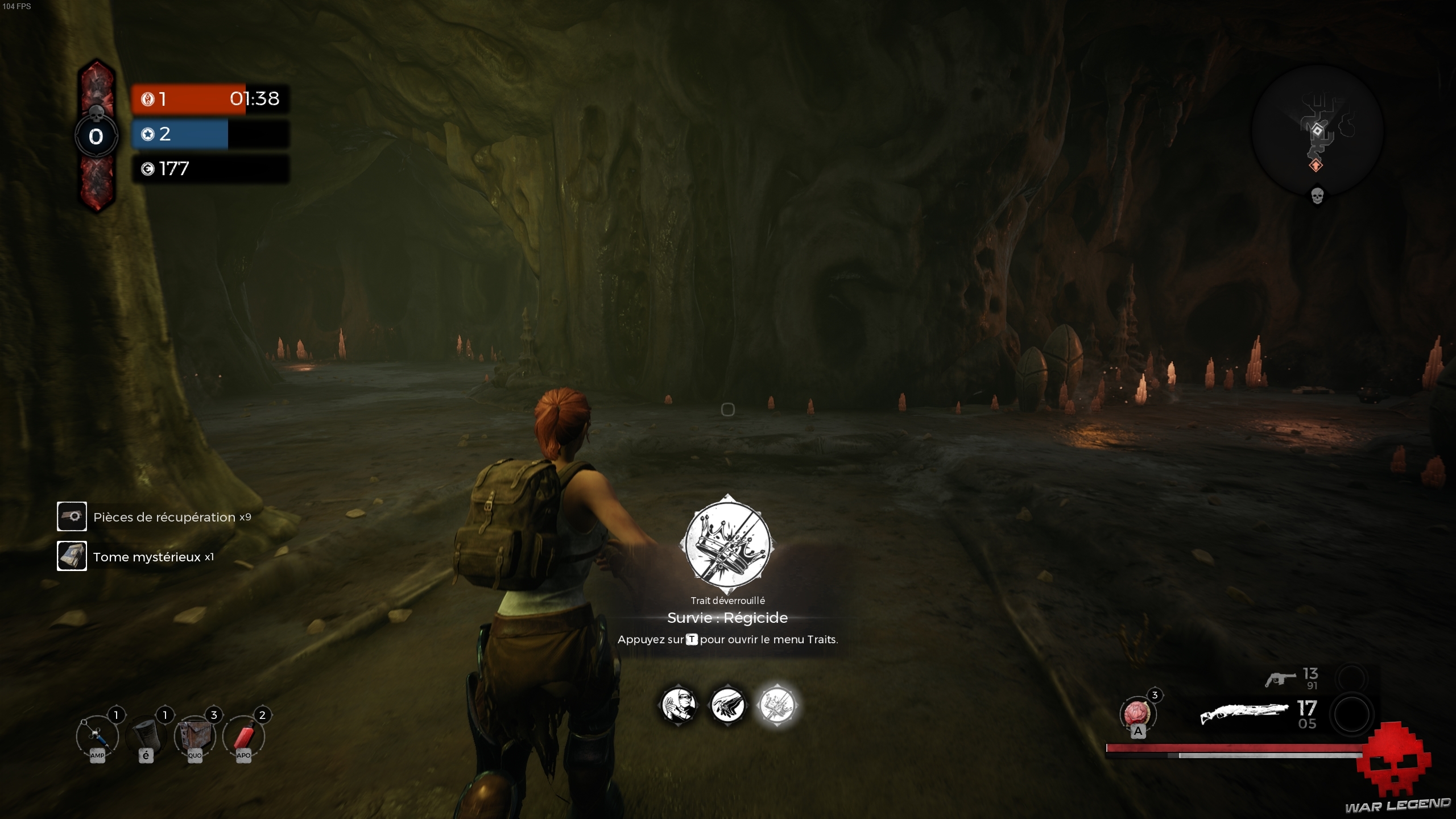Activate the Dragon Heart healing item
The width and height of the screenshot is (1456, 819).
point(1137,714)
